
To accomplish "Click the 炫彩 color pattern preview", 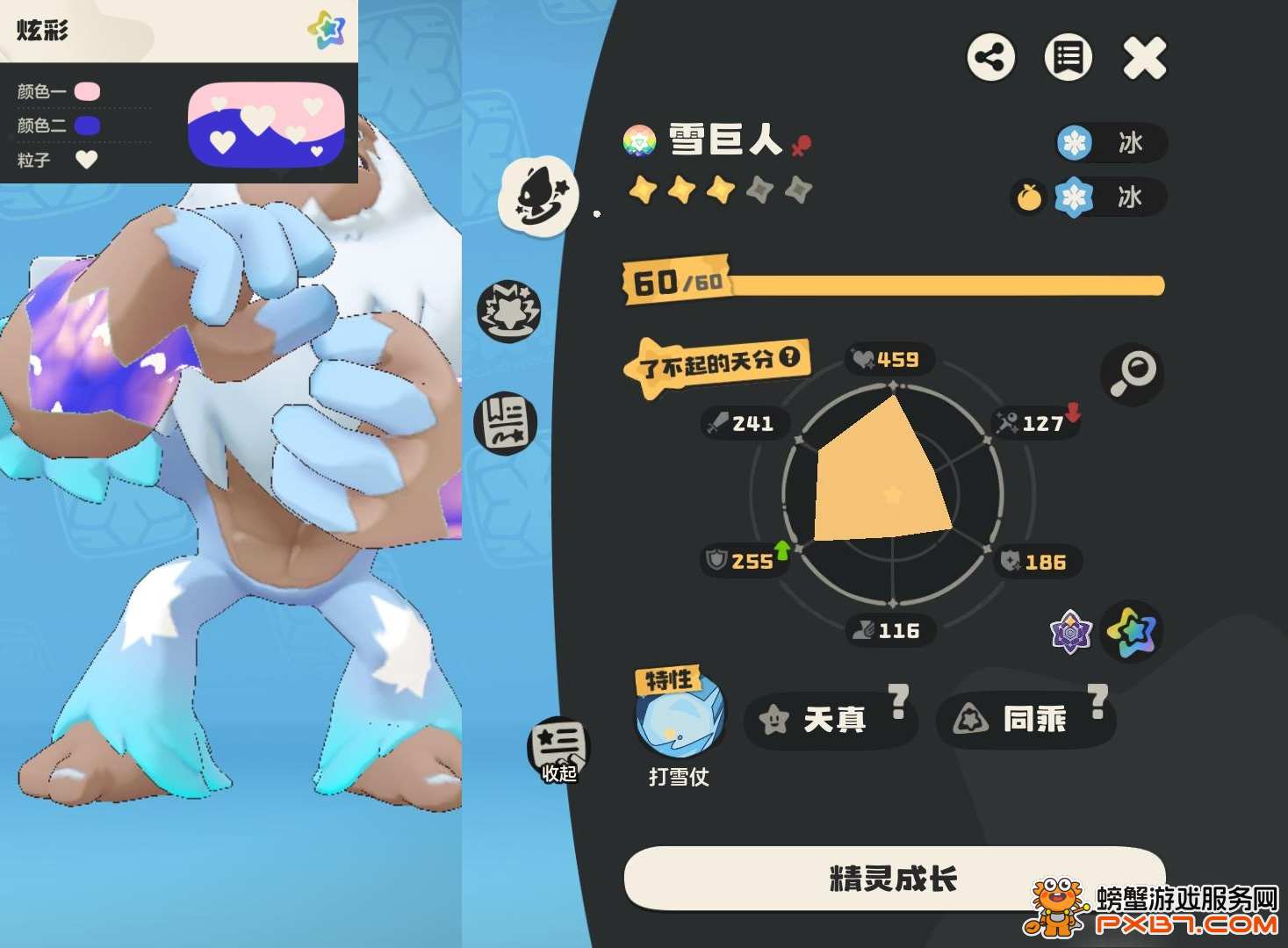I will [x=266, y=124].
